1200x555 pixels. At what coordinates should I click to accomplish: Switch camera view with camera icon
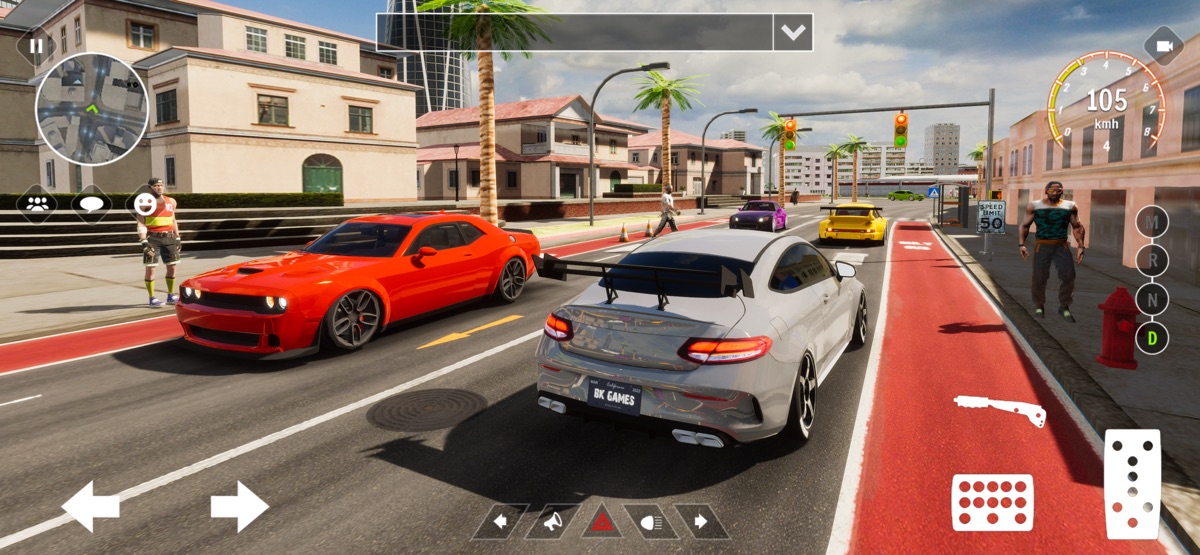tap(1164, 46)
